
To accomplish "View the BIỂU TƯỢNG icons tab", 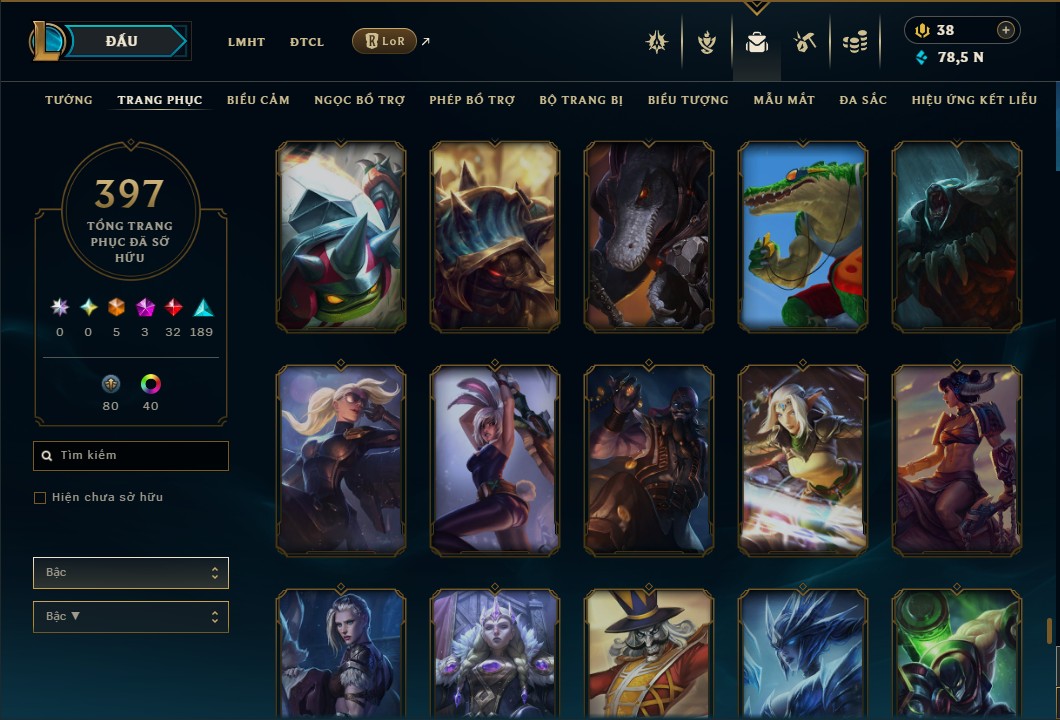I will 688,100.
